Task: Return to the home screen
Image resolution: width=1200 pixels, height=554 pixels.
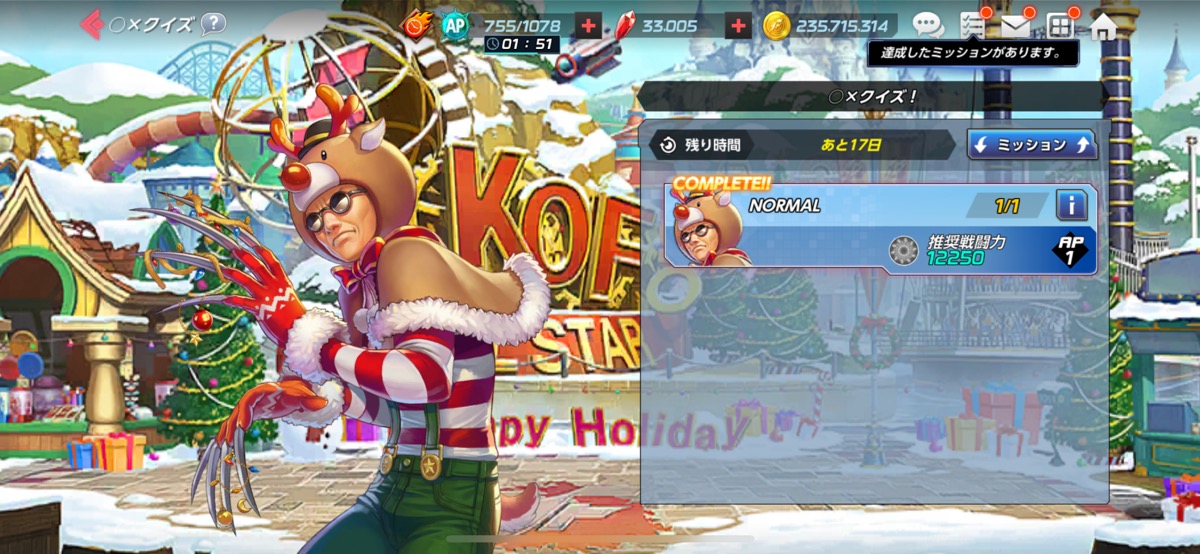Action: point(1103,26)
